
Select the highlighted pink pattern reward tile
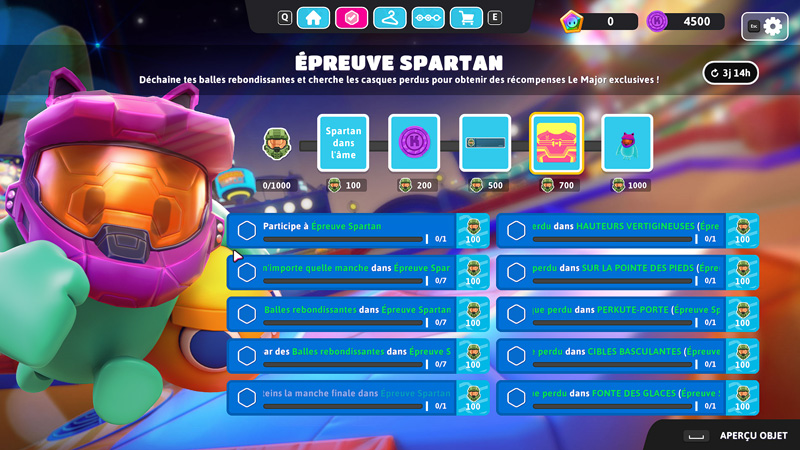pos(556,144)
